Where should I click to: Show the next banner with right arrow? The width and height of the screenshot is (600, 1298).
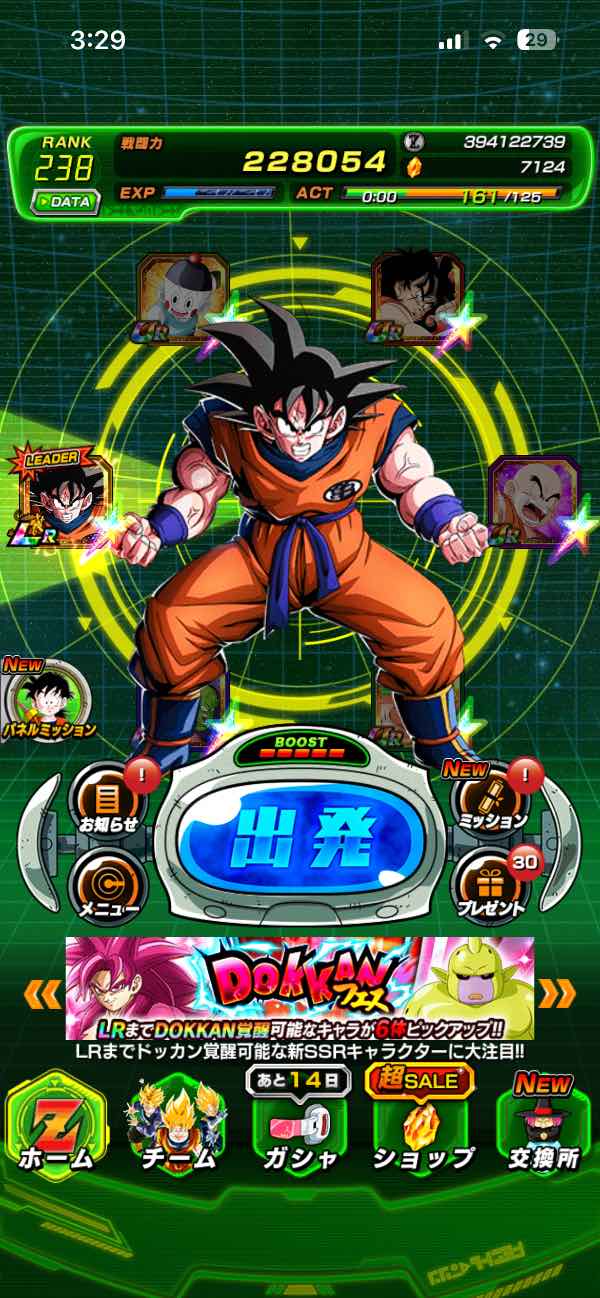click(557, 994)
